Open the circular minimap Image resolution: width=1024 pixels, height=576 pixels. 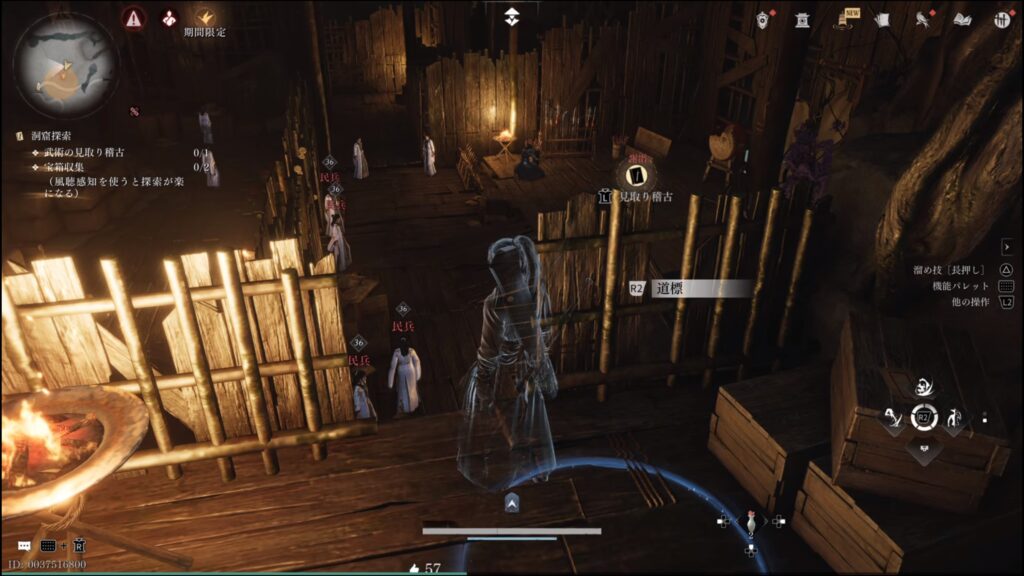[66, 66]
